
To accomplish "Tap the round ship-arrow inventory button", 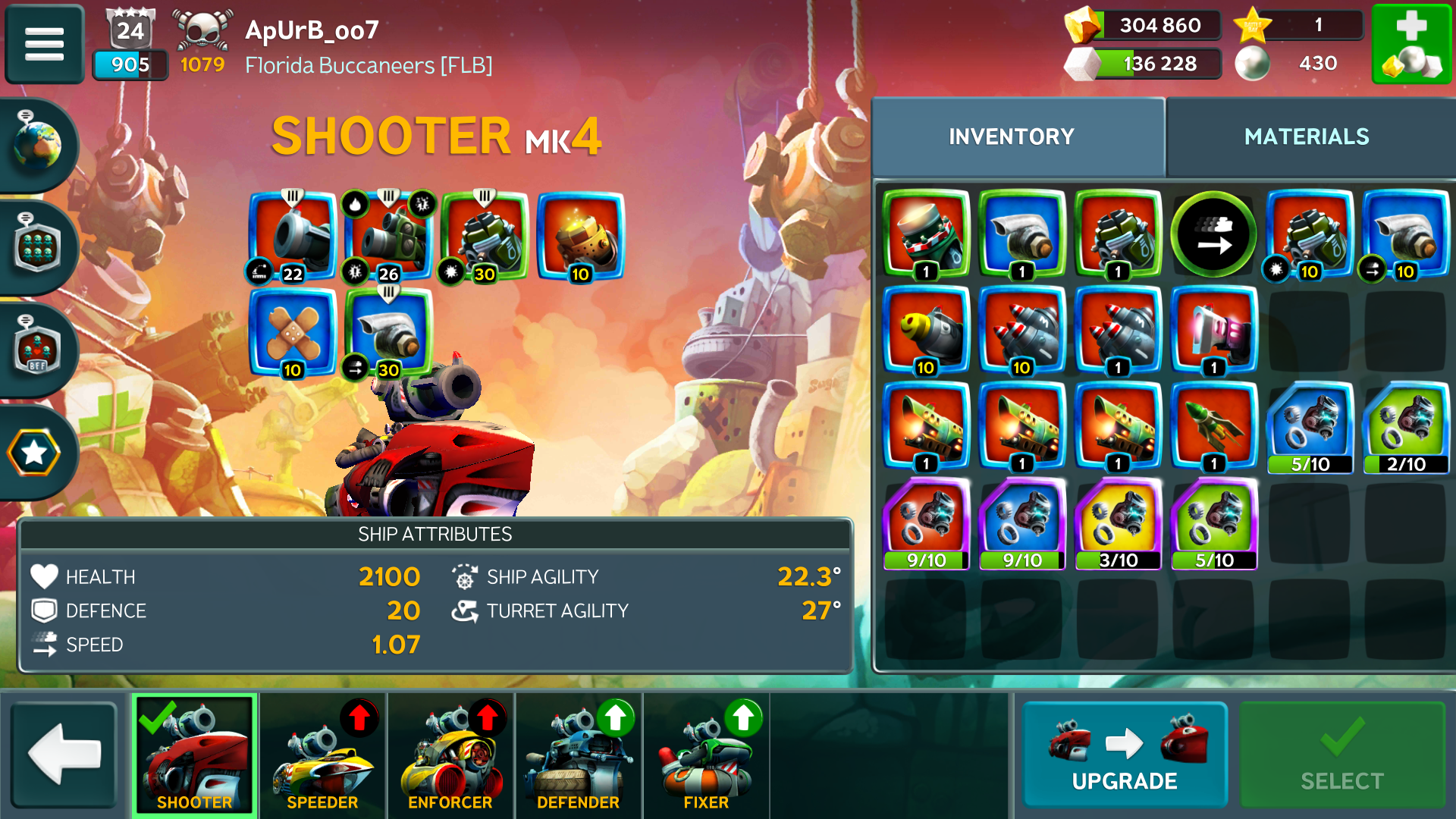I will (x=1213, y=235).
